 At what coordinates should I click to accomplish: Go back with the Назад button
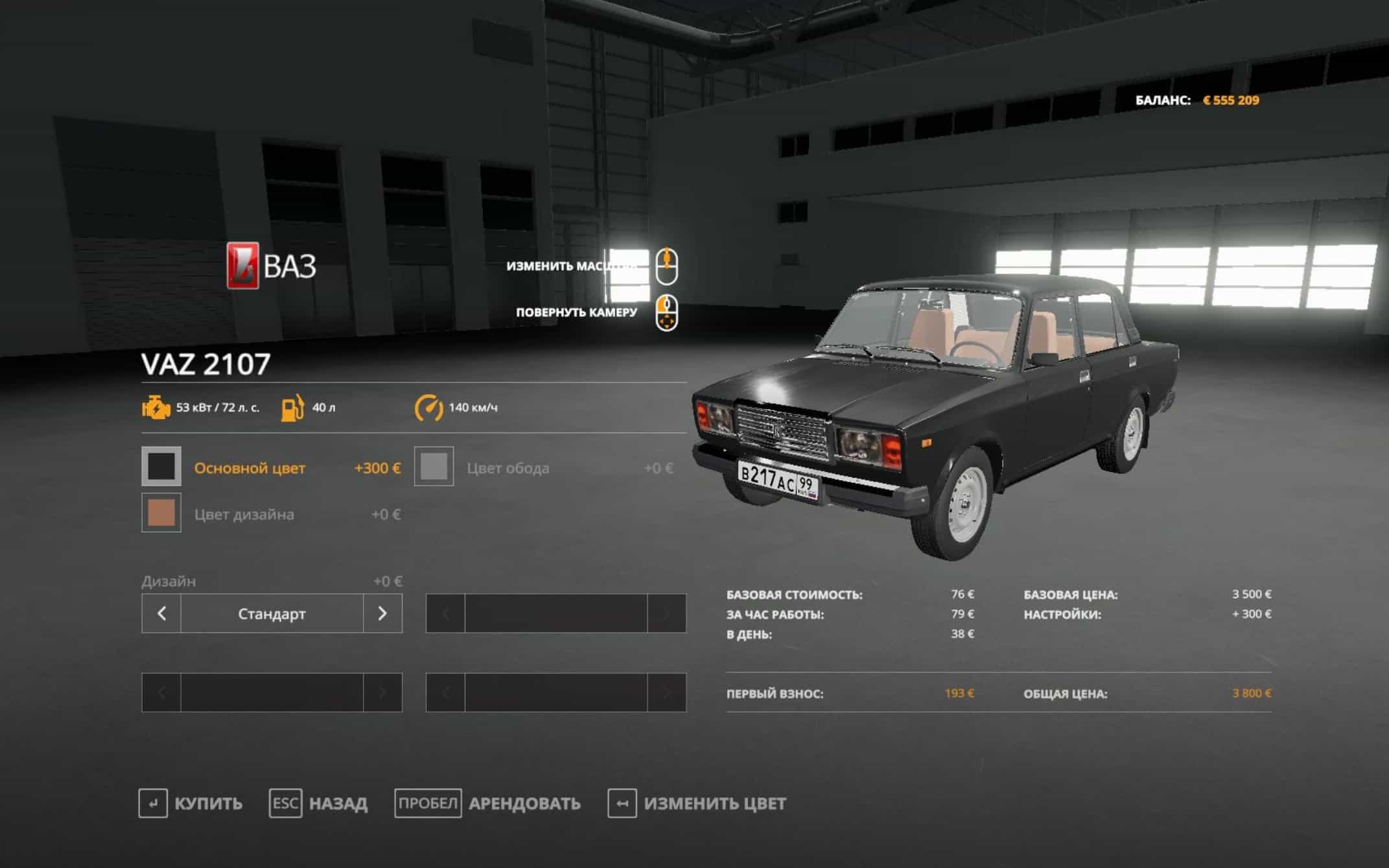tap(319, 803)
